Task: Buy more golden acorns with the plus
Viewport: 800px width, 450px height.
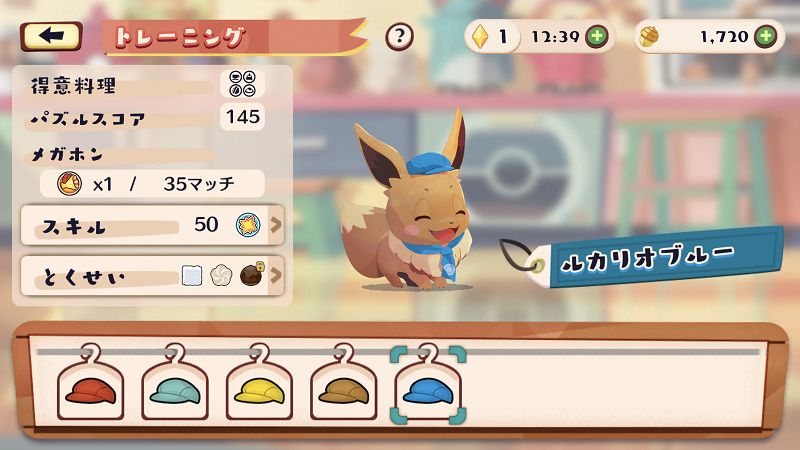Action: [x=766, y=37]
